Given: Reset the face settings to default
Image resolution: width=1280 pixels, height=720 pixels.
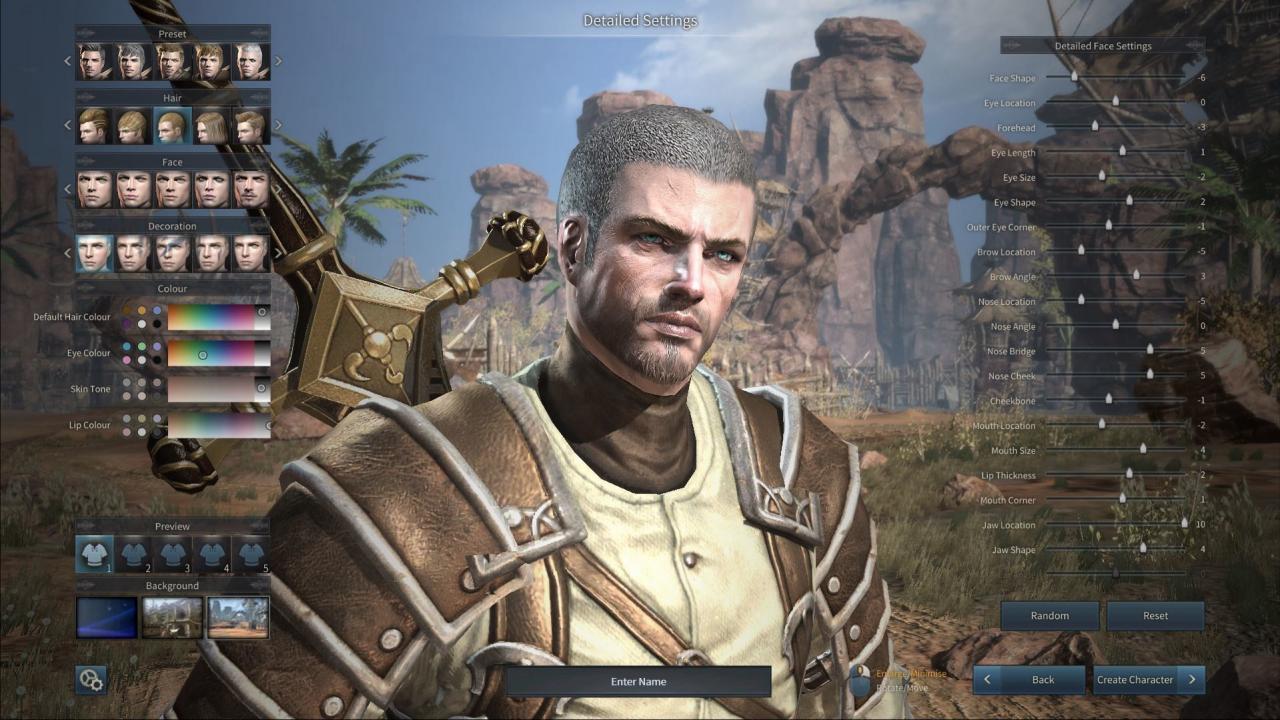Looking at the screenshot, I should point(1155,616).
